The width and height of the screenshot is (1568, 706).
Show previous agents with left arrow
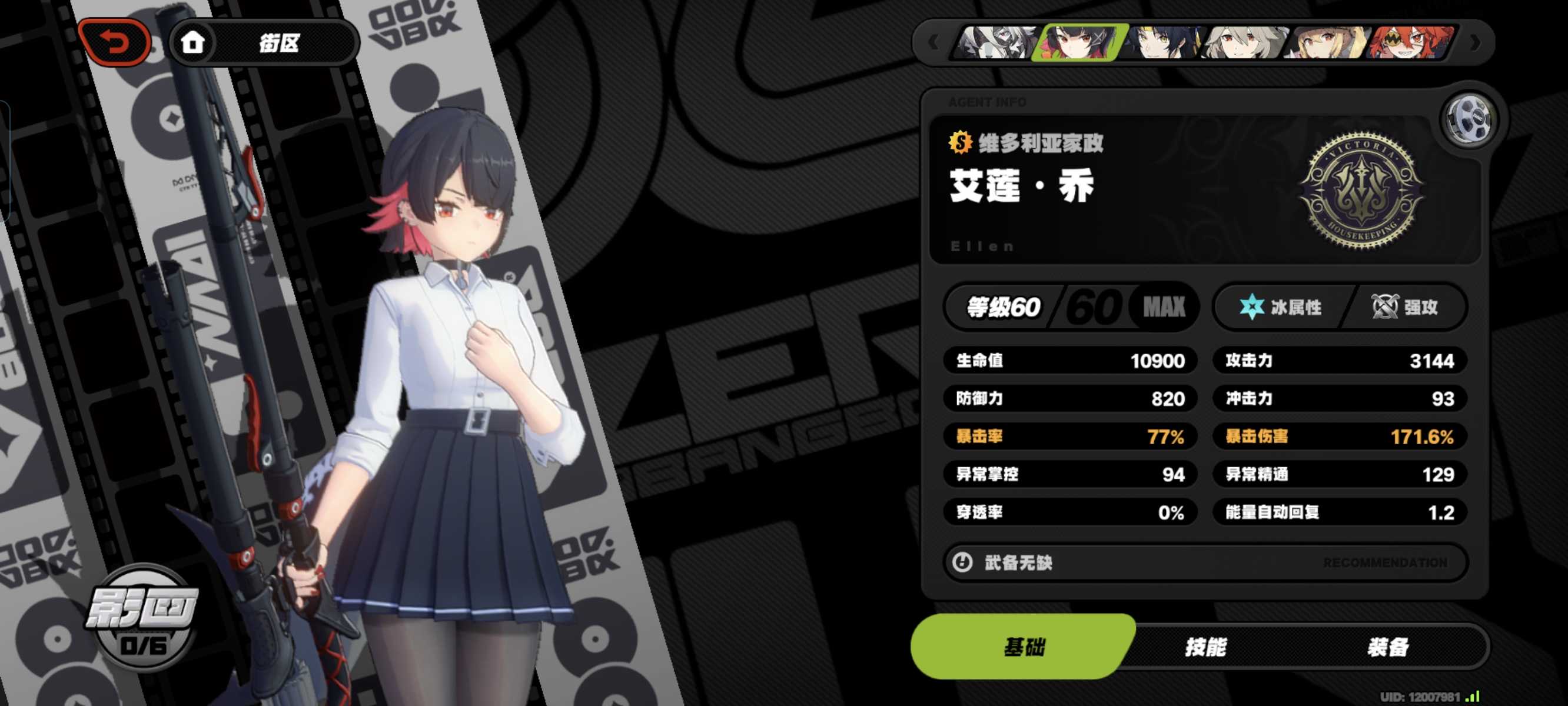click(x=933, y=42)
